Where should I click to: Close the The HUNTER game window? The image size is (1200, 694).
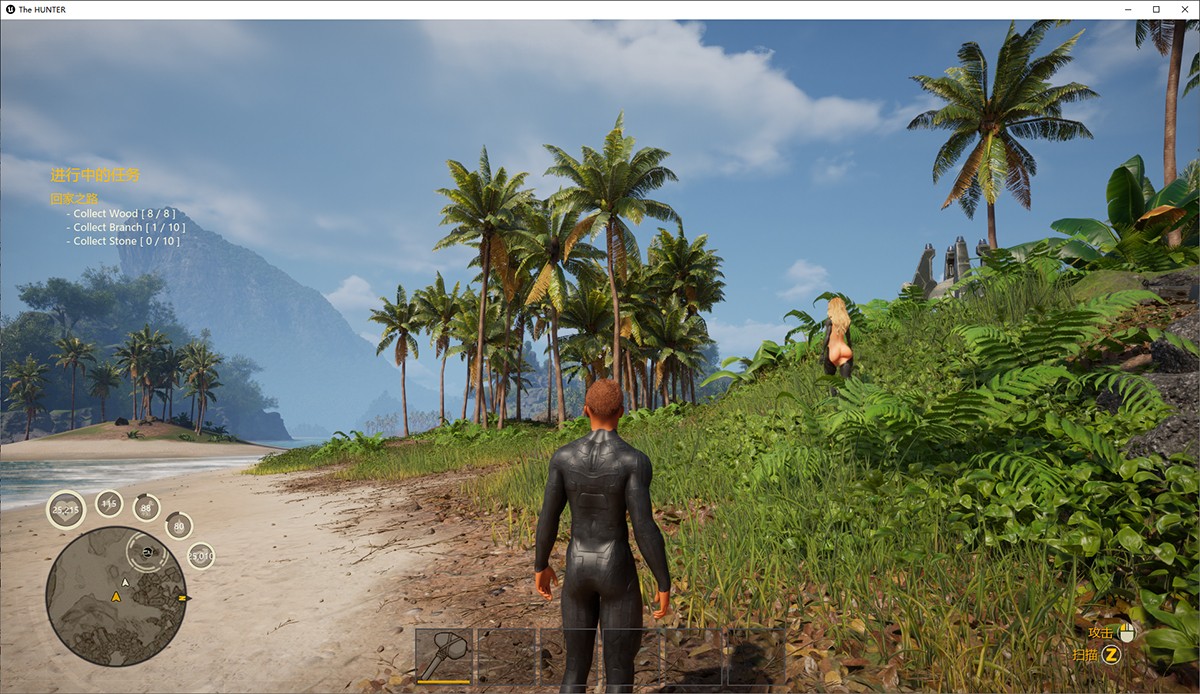tap(1182, 9)
